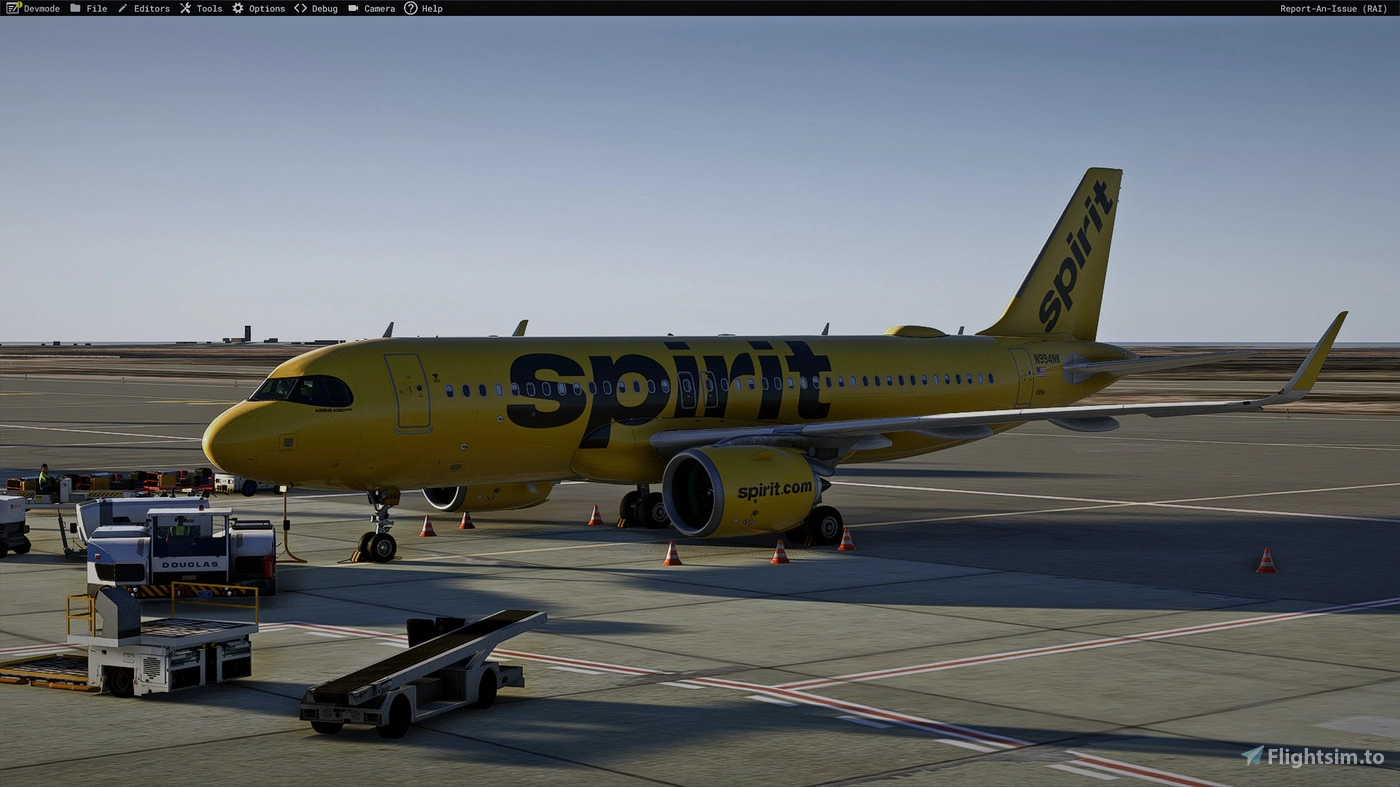Click the camera icon next to Camera
This screenshot has height=787, width=1400.
pyautogui.click(x=352, y=8)
